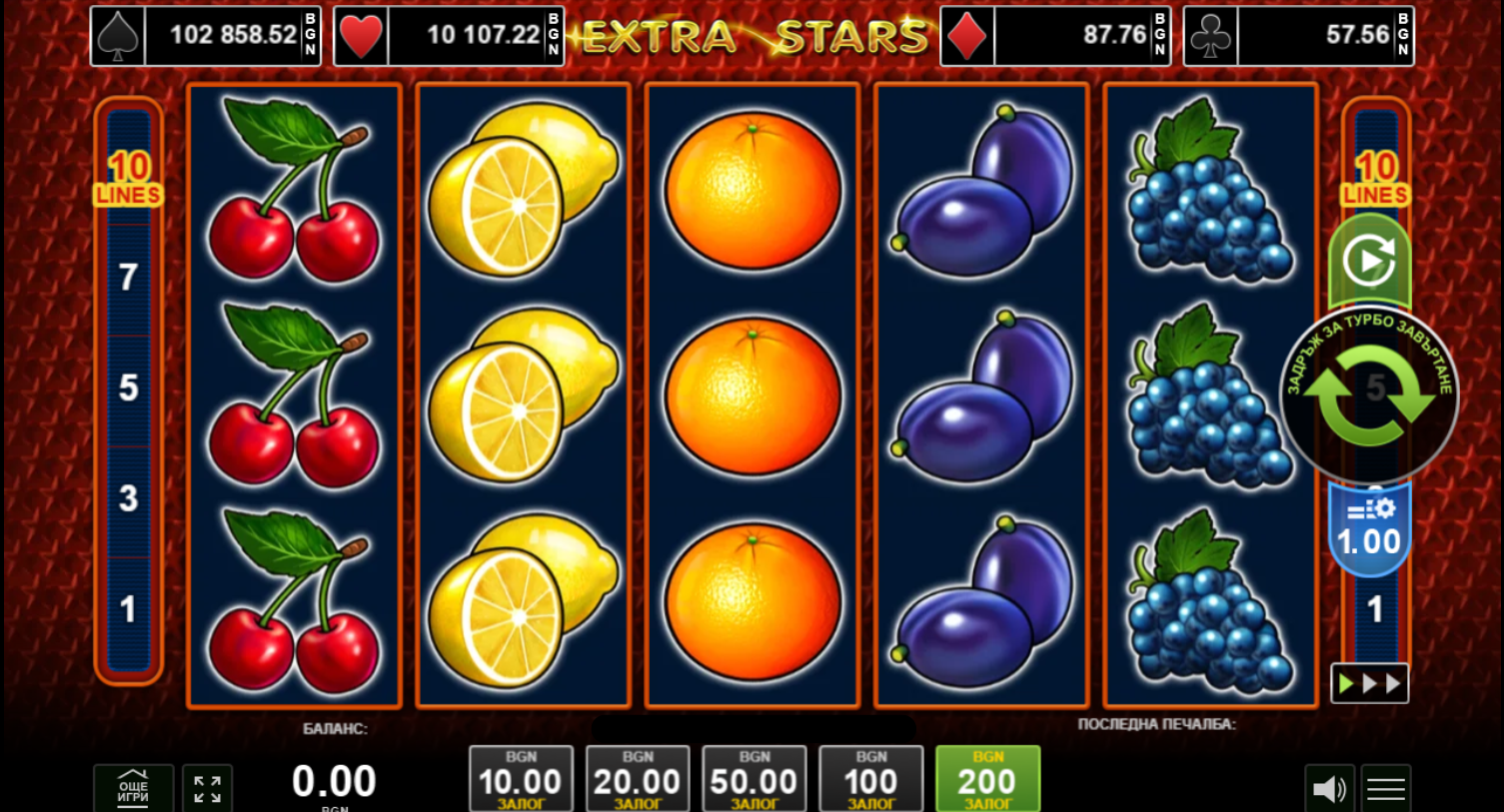Choose the BGN 20.00 bet button
Screen dimensions: 1504x812
tap(638, 779)
